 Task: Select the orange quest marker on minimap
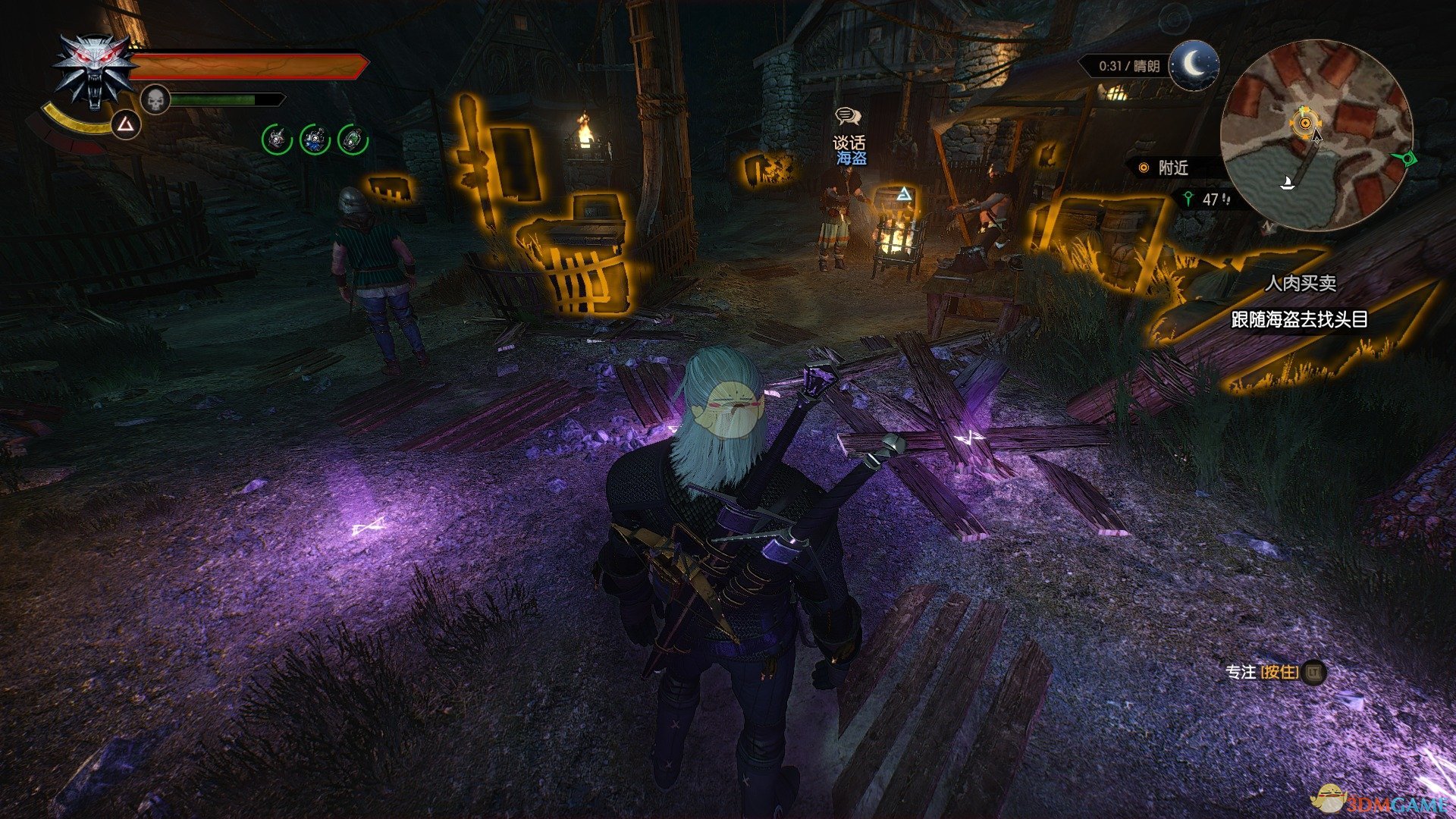click(1304, 121)
